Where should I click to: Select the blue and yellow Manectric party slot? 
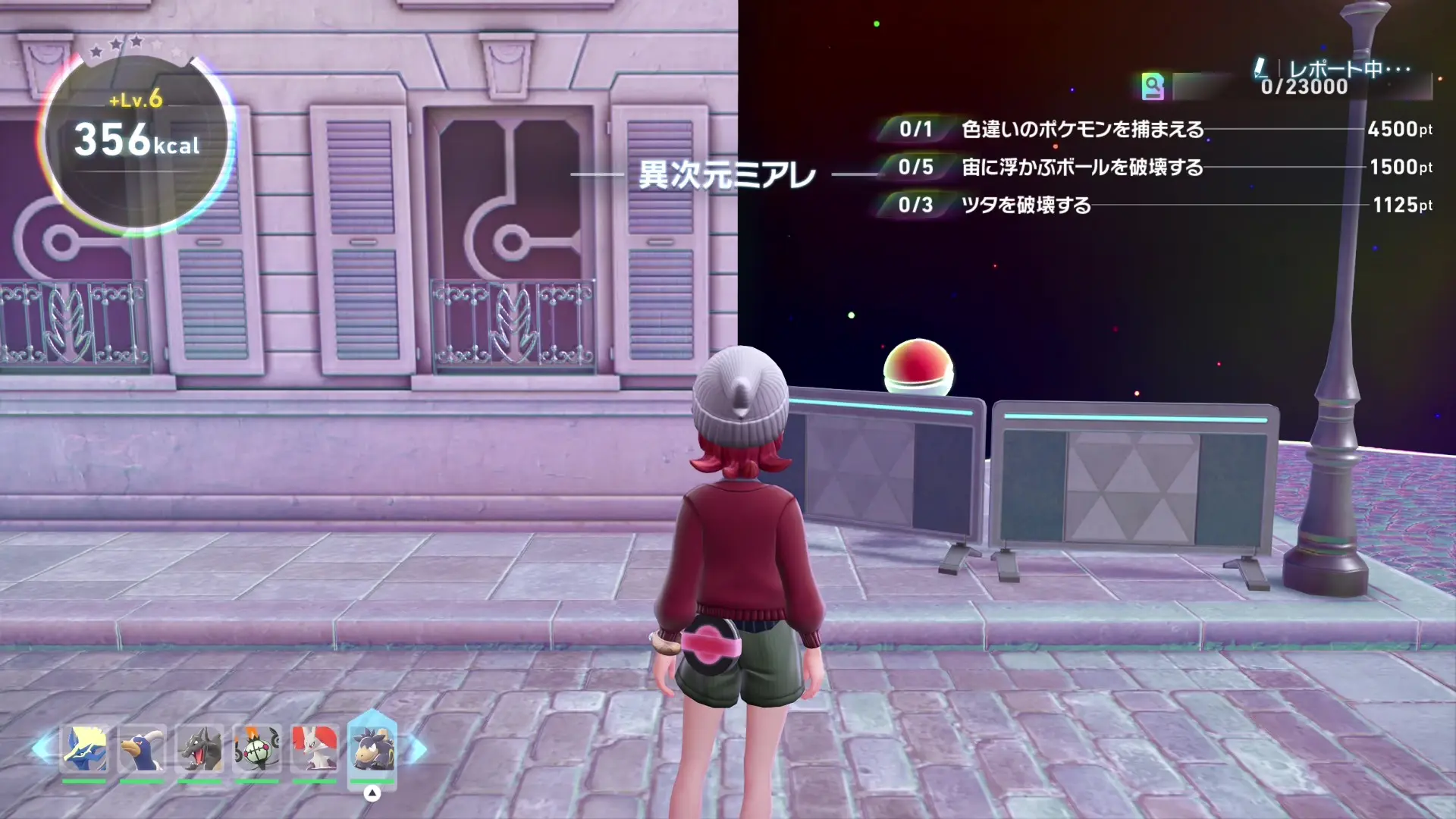tap(84, 748)
